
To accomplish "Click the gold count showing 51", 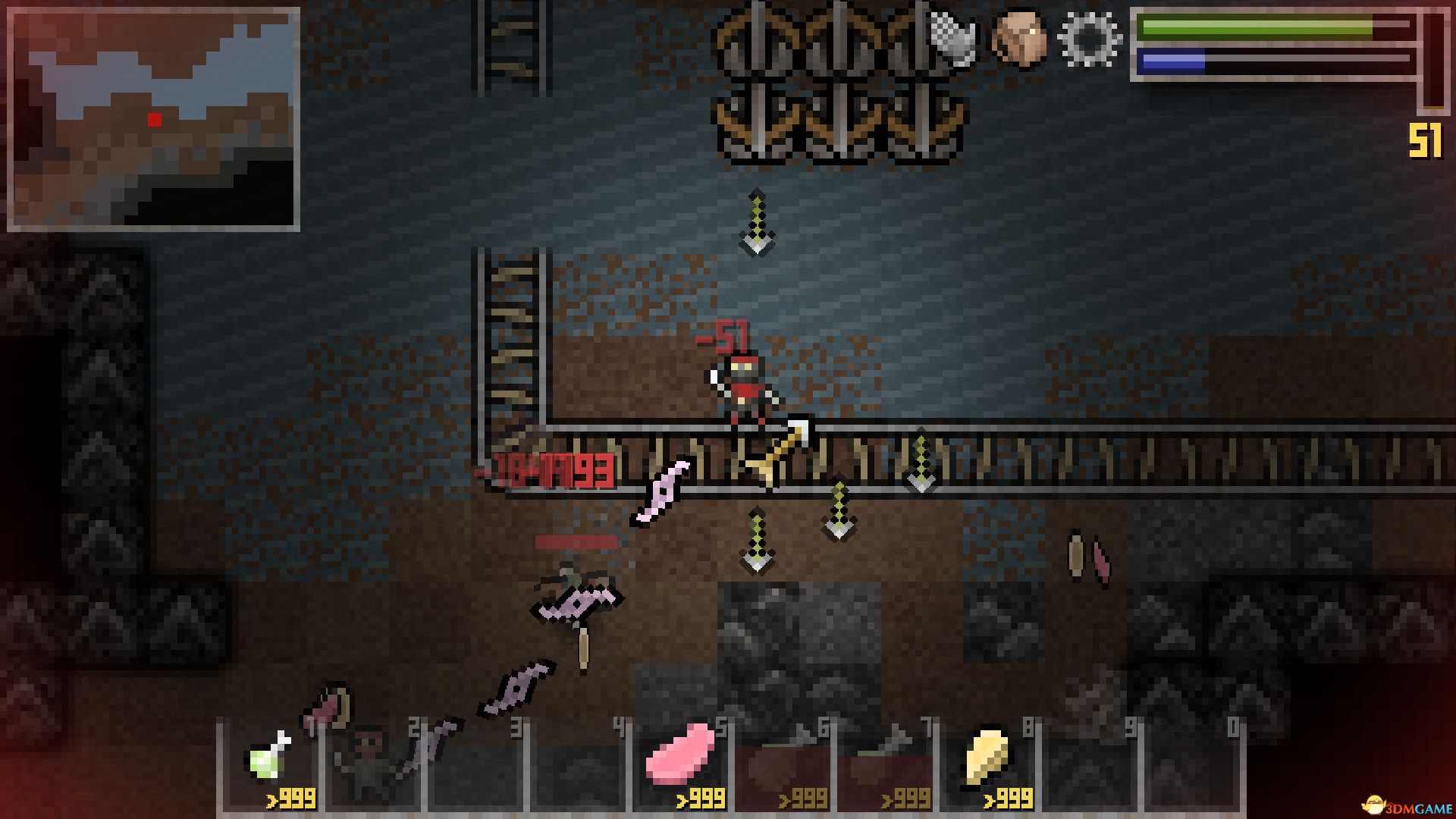I will 1426,139.
